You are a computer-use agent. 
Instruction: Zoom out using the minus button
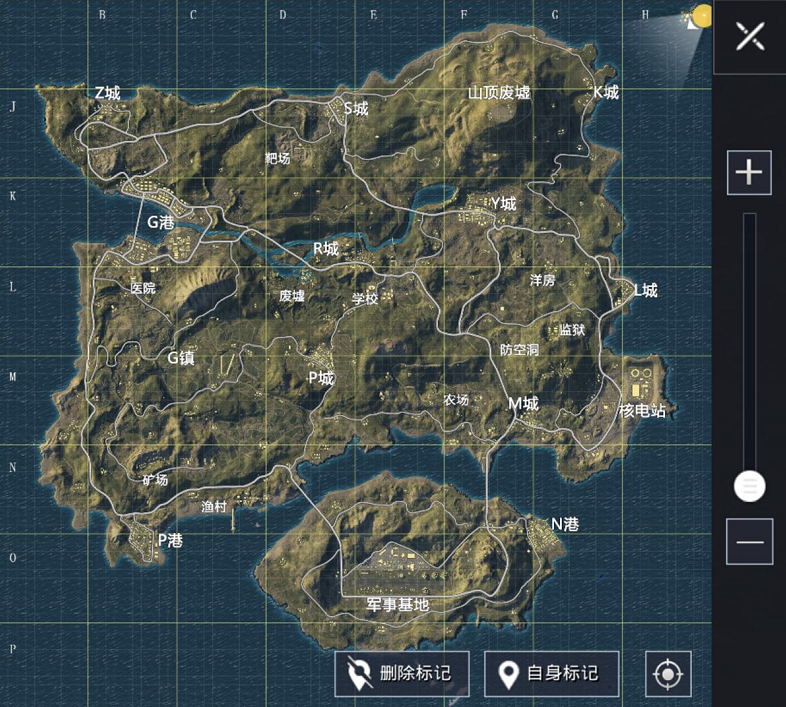(x=749, y=542)
